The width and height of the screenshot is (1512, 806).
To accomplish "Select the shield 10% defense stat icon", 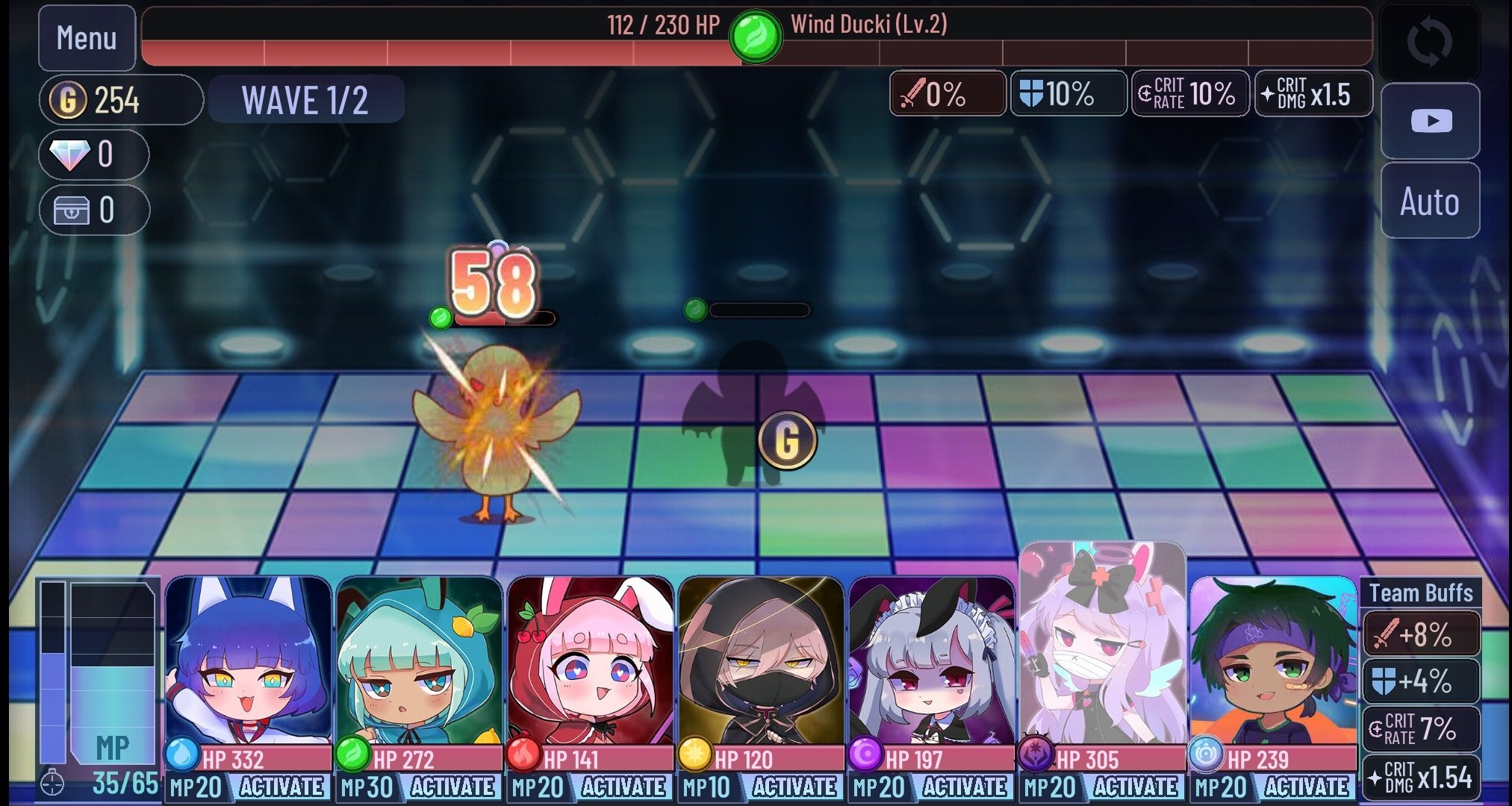I will point(1068,93).
